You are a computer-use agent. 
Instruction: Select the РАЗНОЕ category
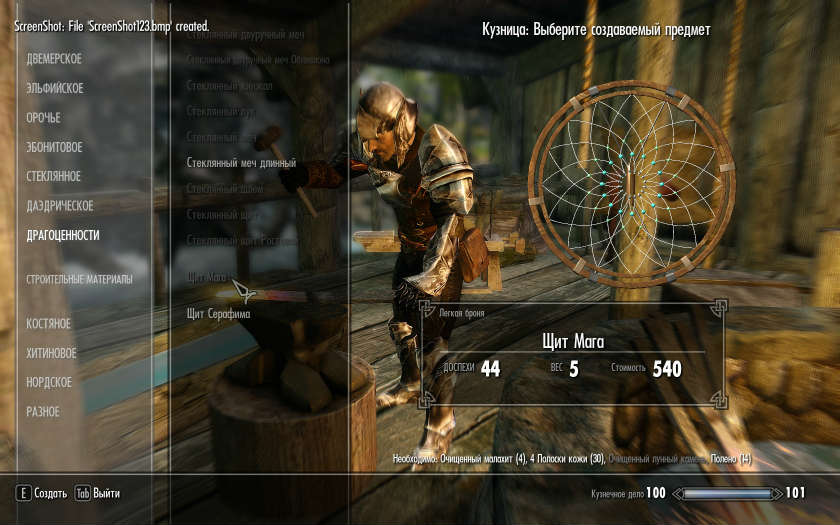(43, 412)
